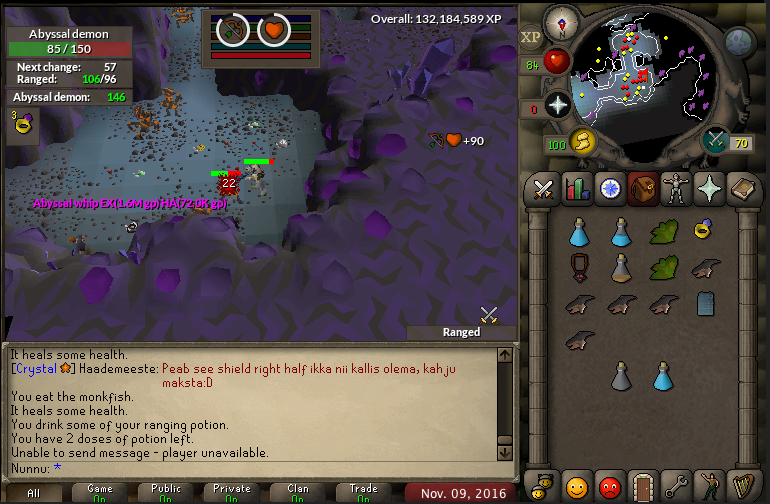Select the grey tablet in the inventory
Viewport: 770px width, 504px height.
pyautogui.click(x=705, y=303)
